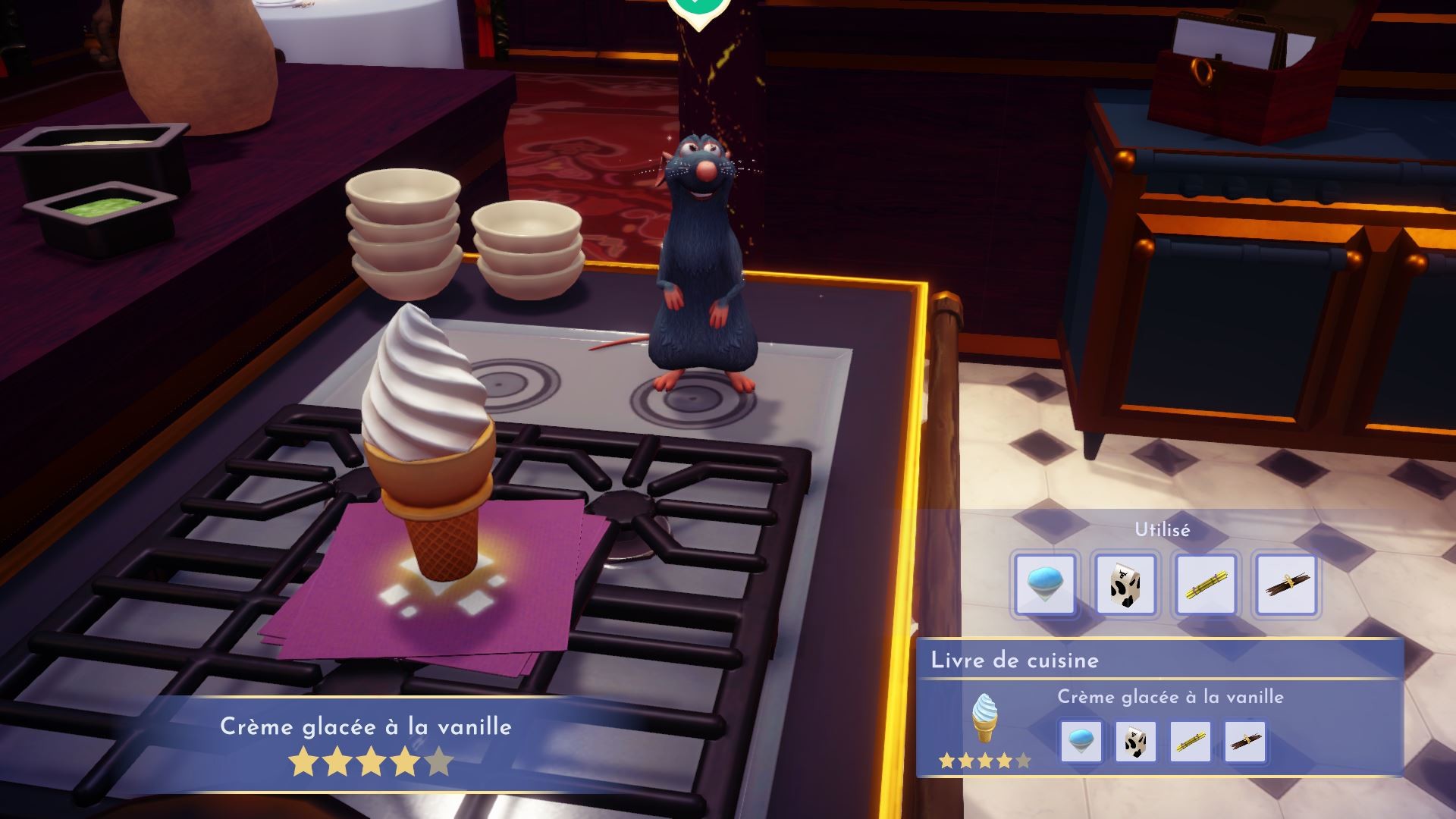Select the vanilla slot under Utilisé
The width and height of the screenshot is (1456, 819).
1286,584
